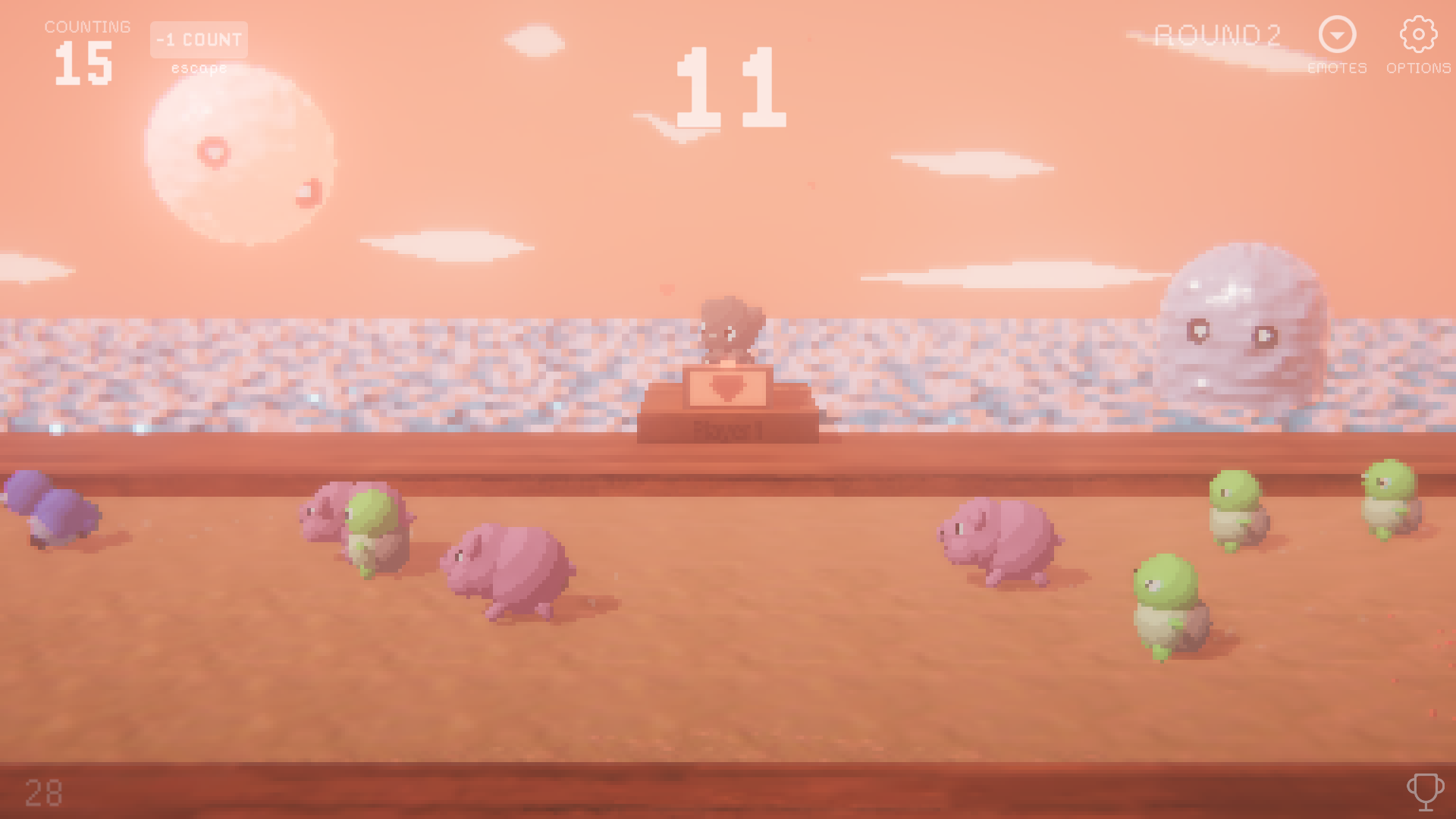
Task: Toggle the escape penalty indicator
Action: point(199,68)
